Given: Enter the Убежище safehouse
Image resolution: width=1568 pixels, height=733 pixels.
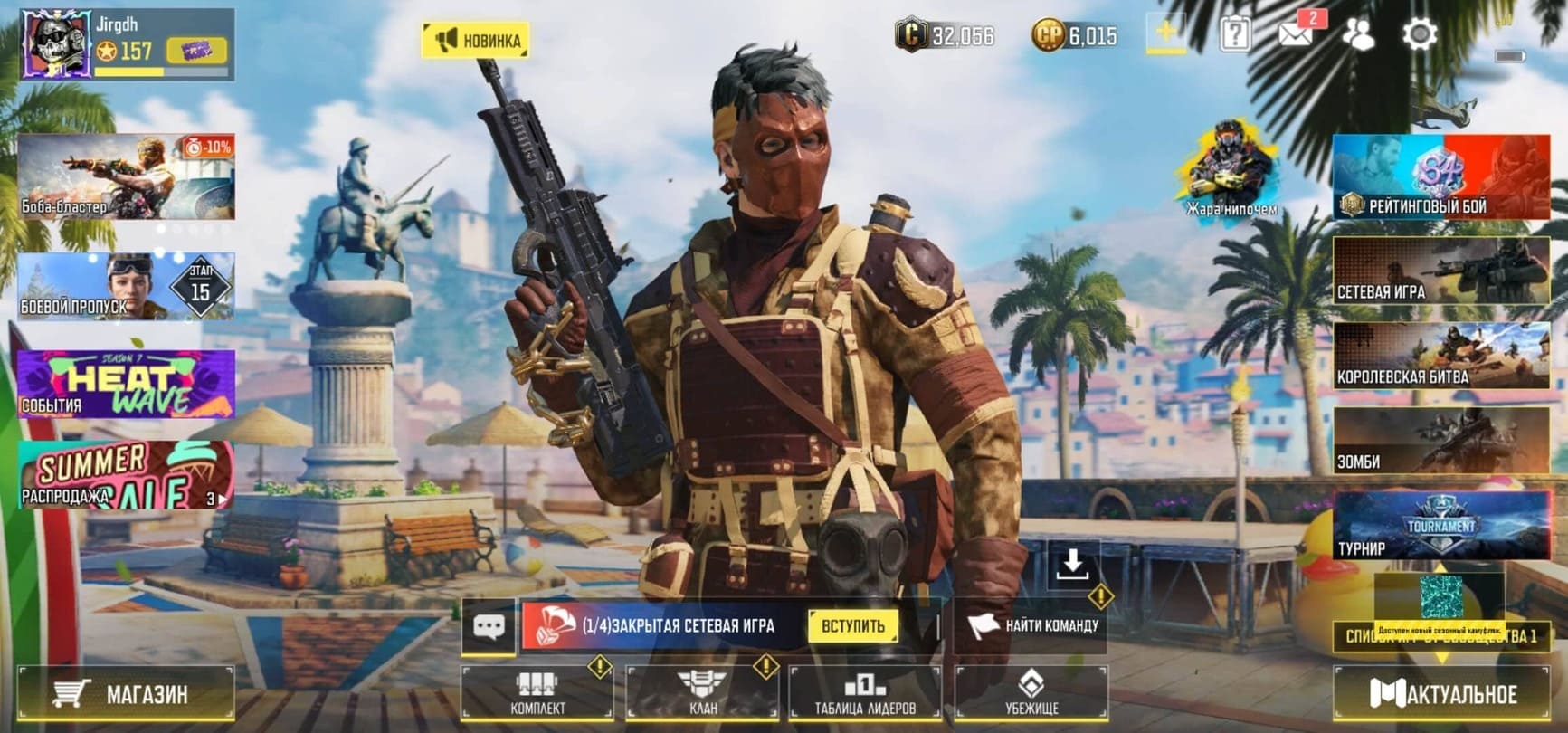Looking at the screenshot, I should tap(1031, 693).
